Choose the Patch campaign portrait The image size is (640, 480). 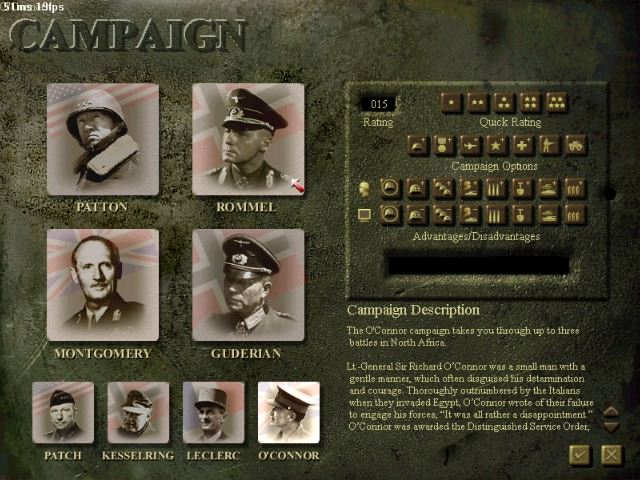point(63,412)
